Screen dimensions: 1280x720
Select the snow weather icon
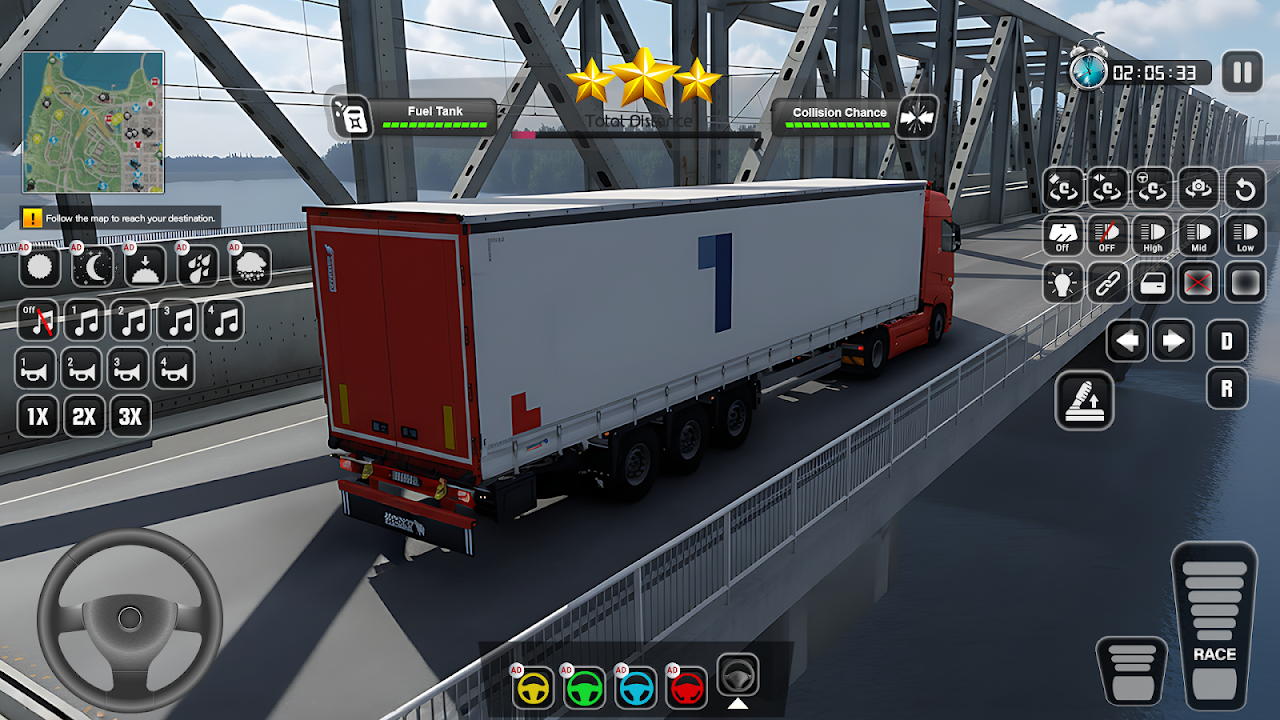pyautogui.click(x=250, y=267)
